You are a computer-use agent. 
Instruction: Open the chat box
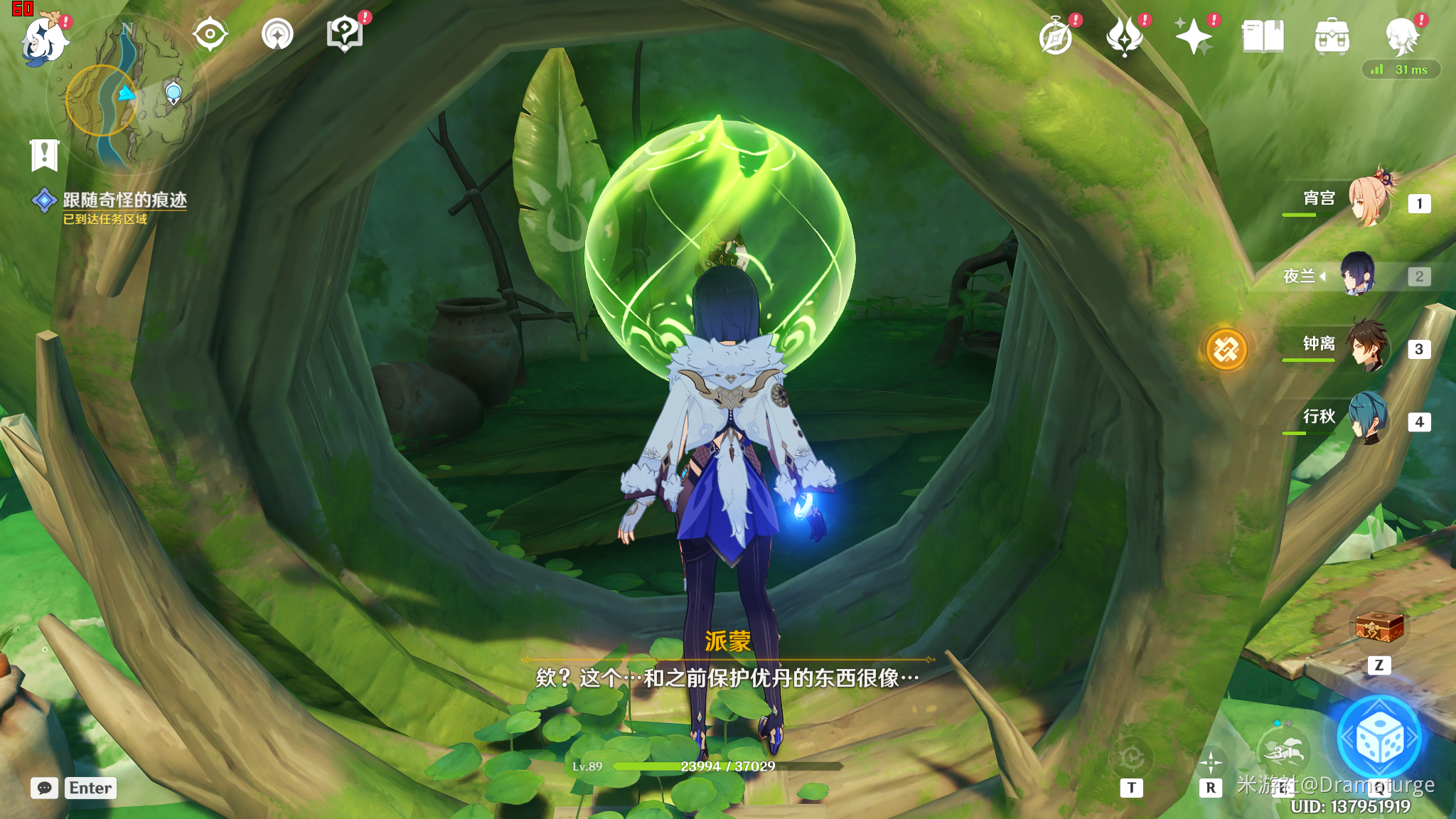[x=45, y=788]
